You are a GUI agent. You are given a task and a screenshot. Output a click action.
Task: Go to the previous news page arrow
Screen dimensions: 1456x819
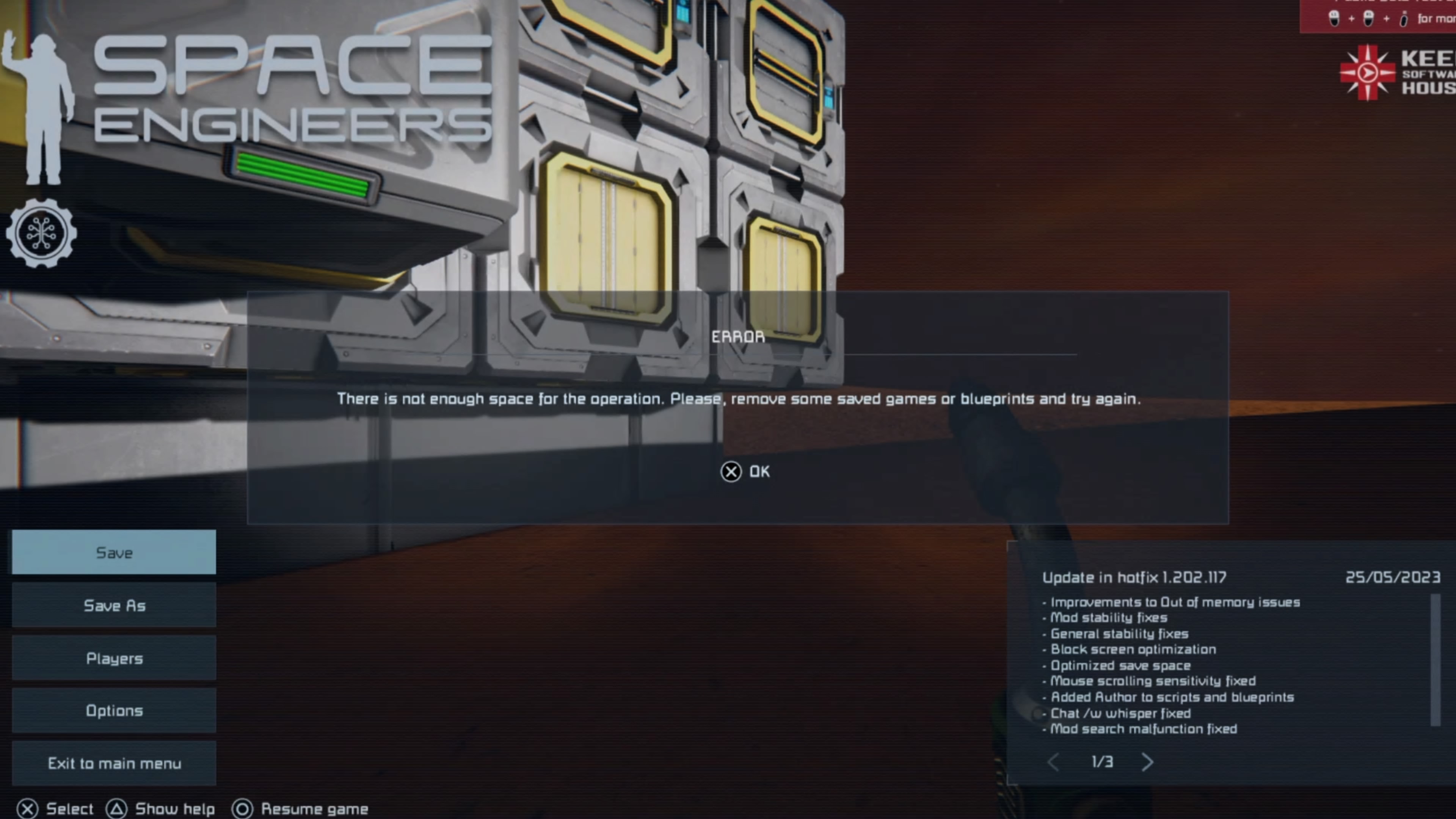(1053, 762)
